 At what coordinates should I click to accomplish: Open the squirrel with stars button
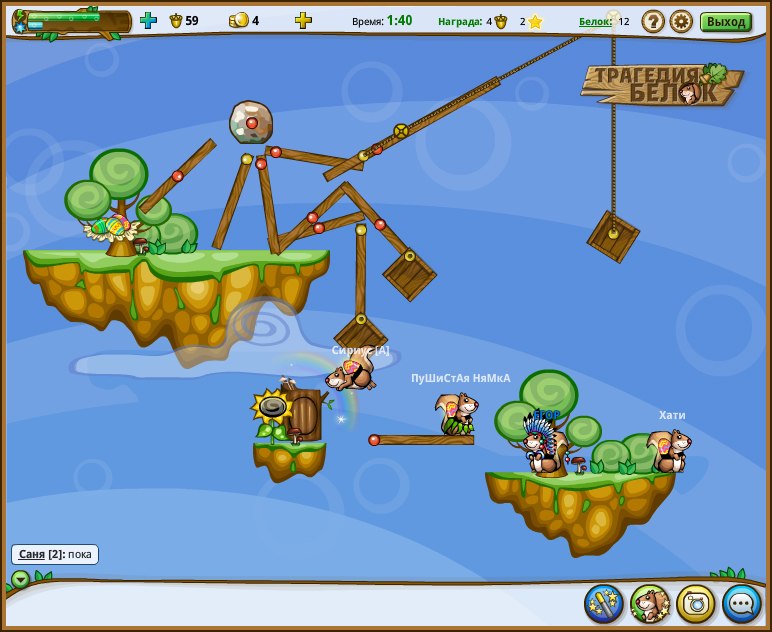click(650, 603)
